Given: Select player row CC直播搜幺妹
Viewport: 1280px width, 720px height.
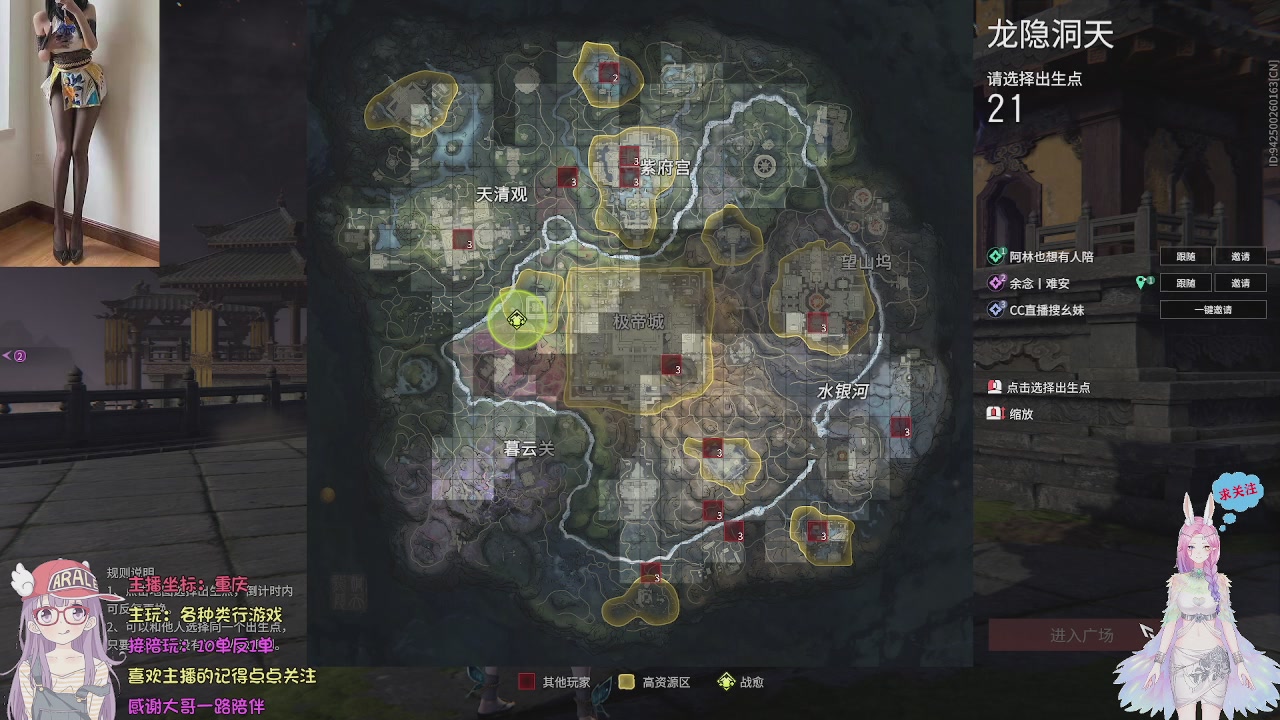Looking at the screenshot, I should [x=1046, y=310].
